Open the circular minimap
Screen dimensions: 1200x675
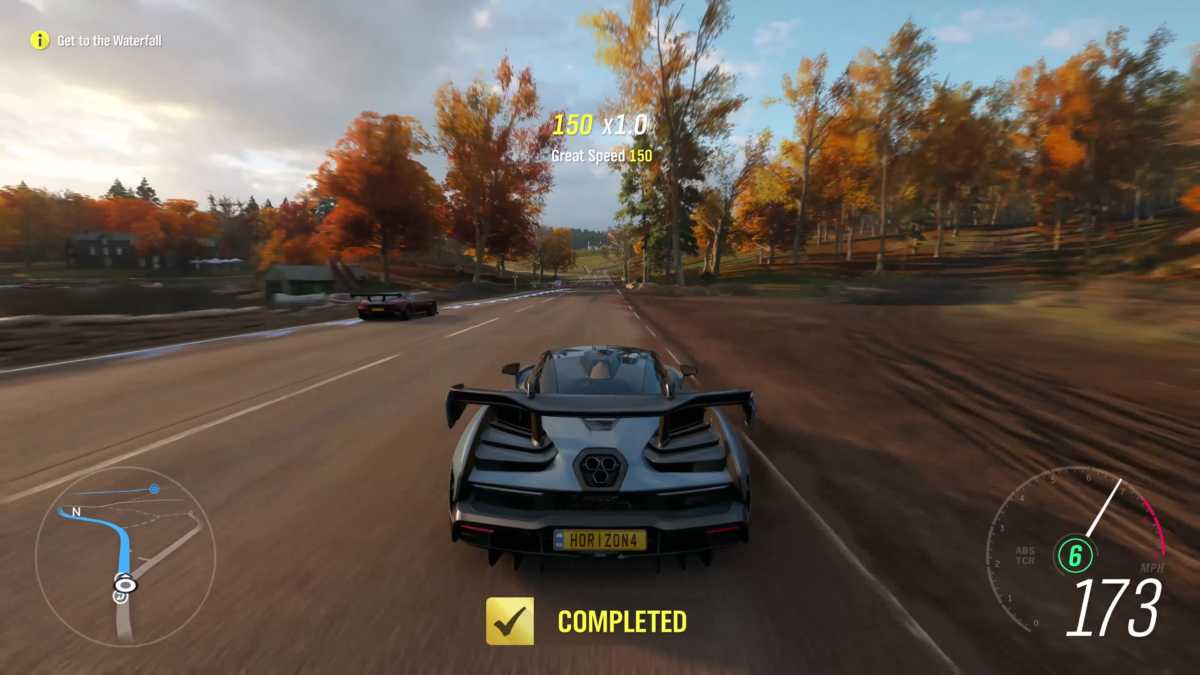(x=125, y=555)
